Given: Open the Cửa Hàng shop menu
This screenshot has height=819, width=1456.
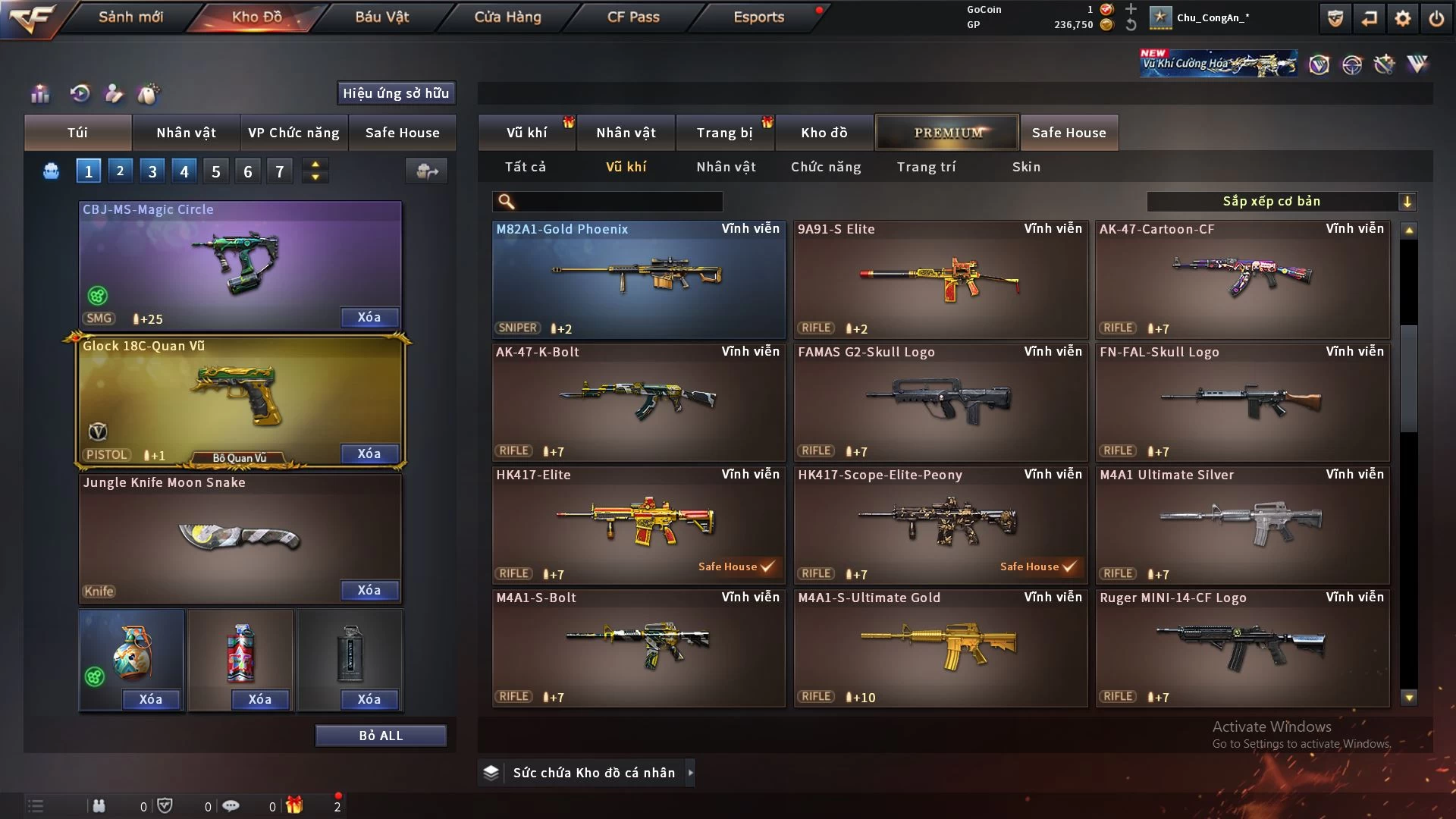Looking at the screenshot, I should point(507,17).
